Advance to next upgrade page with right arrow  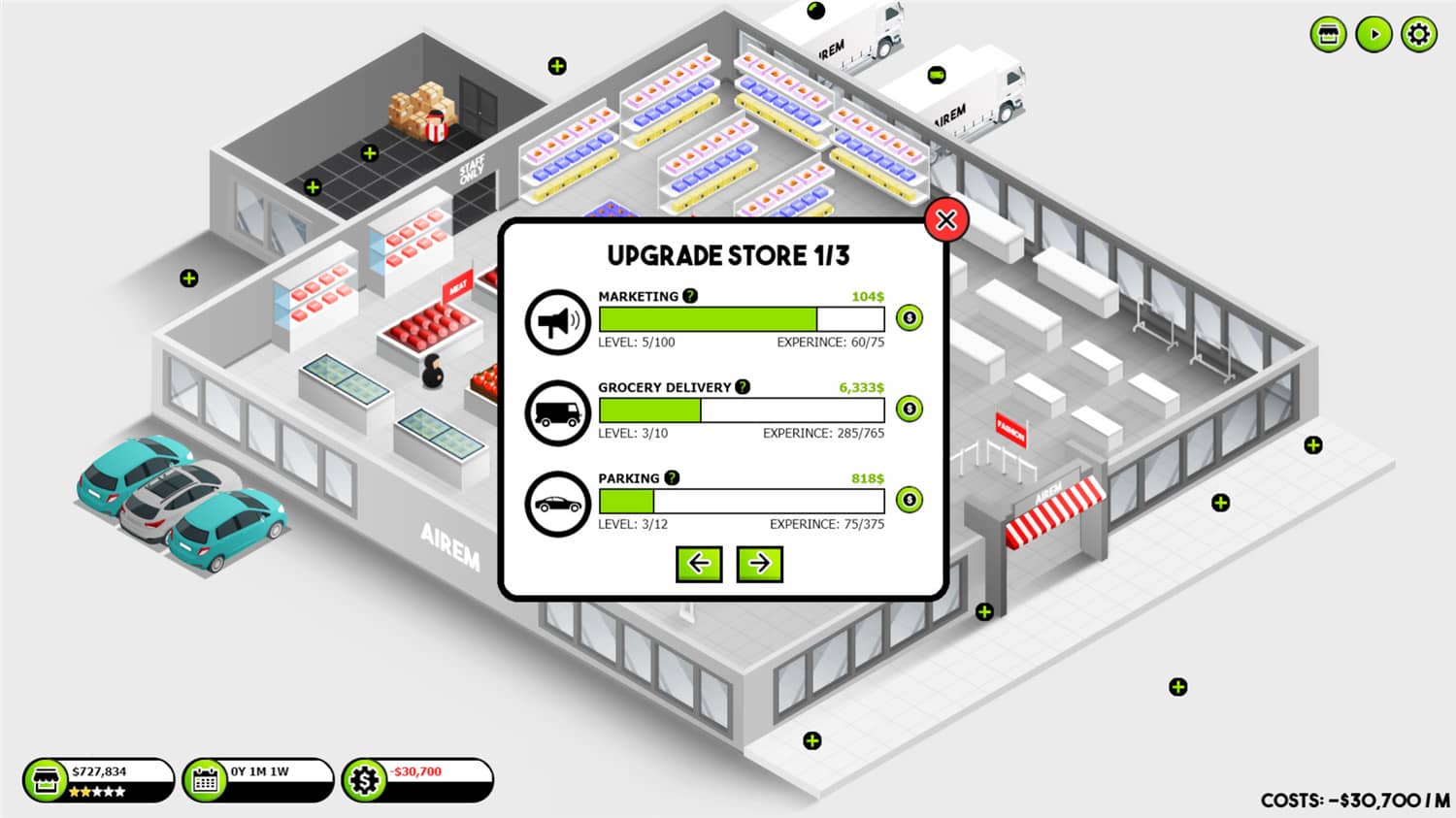760,564
